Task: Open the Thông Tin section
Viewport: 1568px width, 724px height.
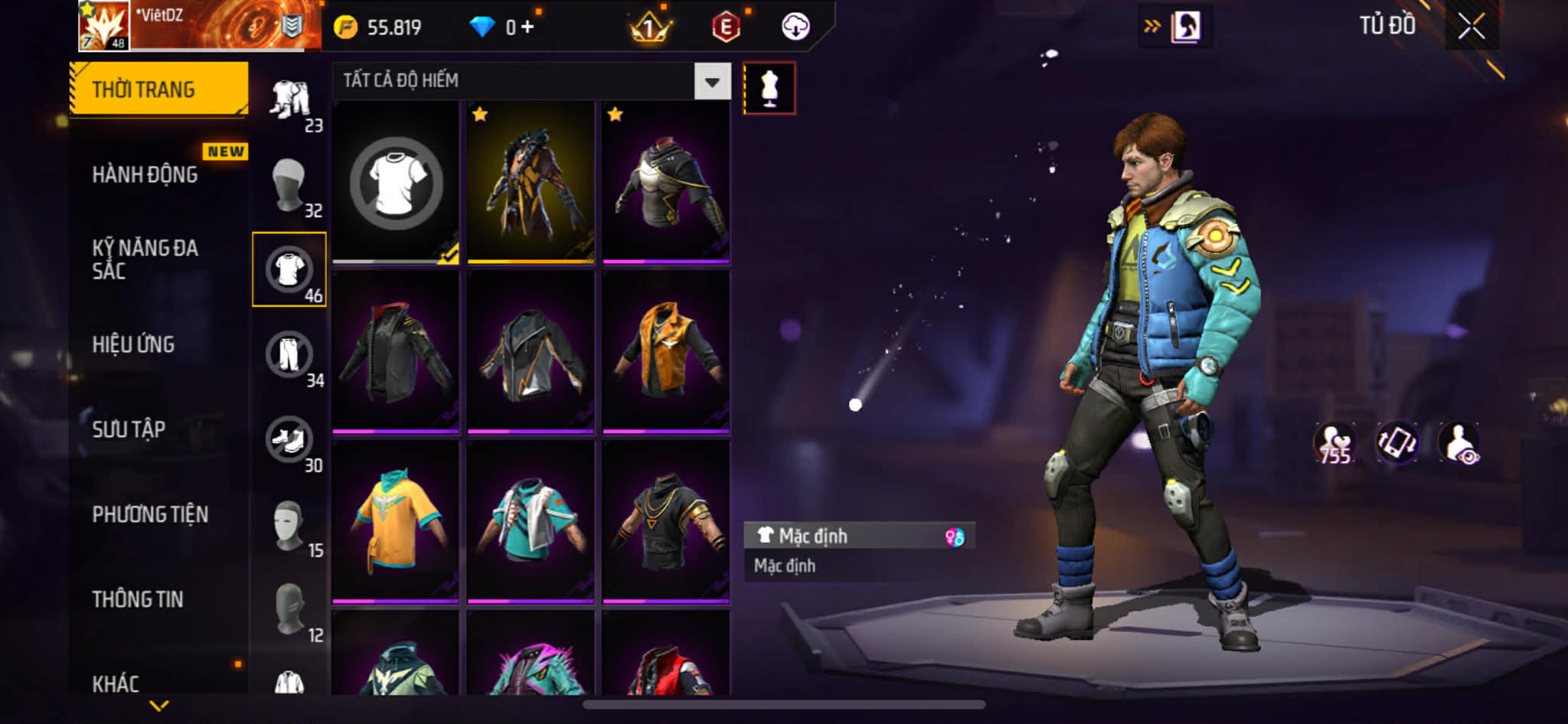Action: pyautogui.click(x=138, y=599)
